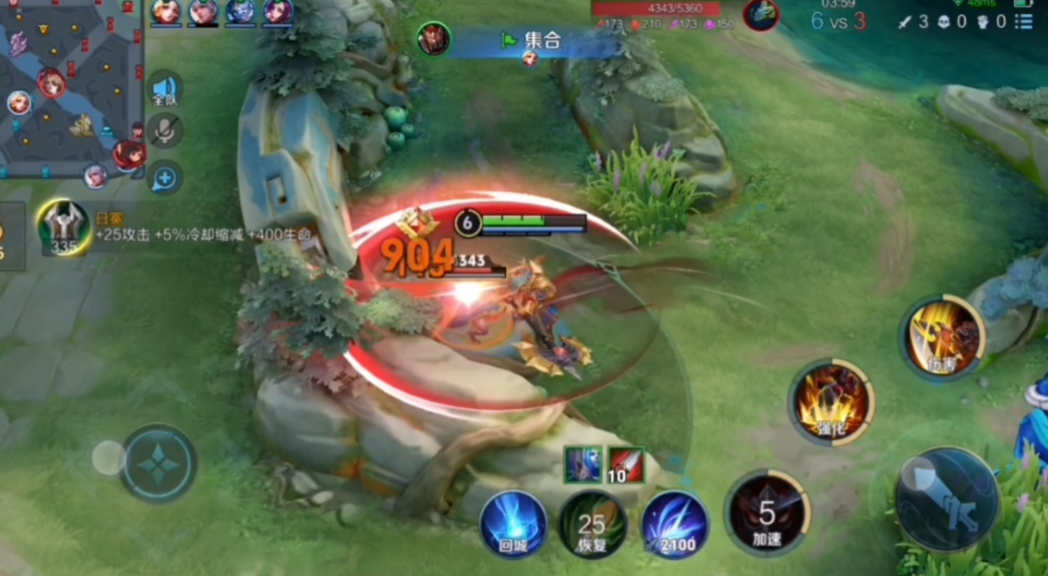The height and width of the screenshot is (576, 1048).
Task: Unmute the crossed-out microphone
Action: [165, 132]
